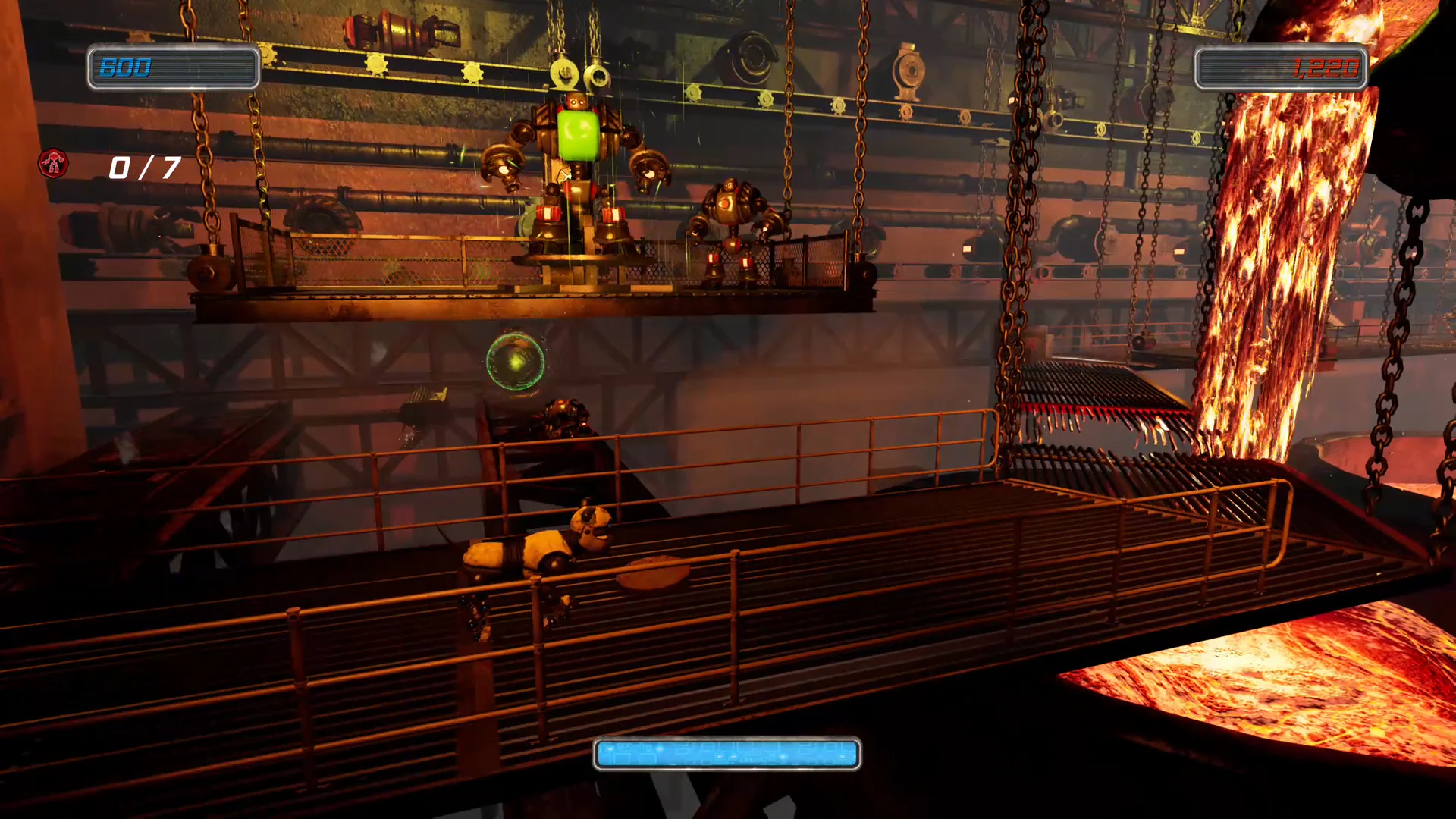Select the glowing green orb pickup
The width and height of the screenshot is (1456, 819).
click(x=515, y=362)
